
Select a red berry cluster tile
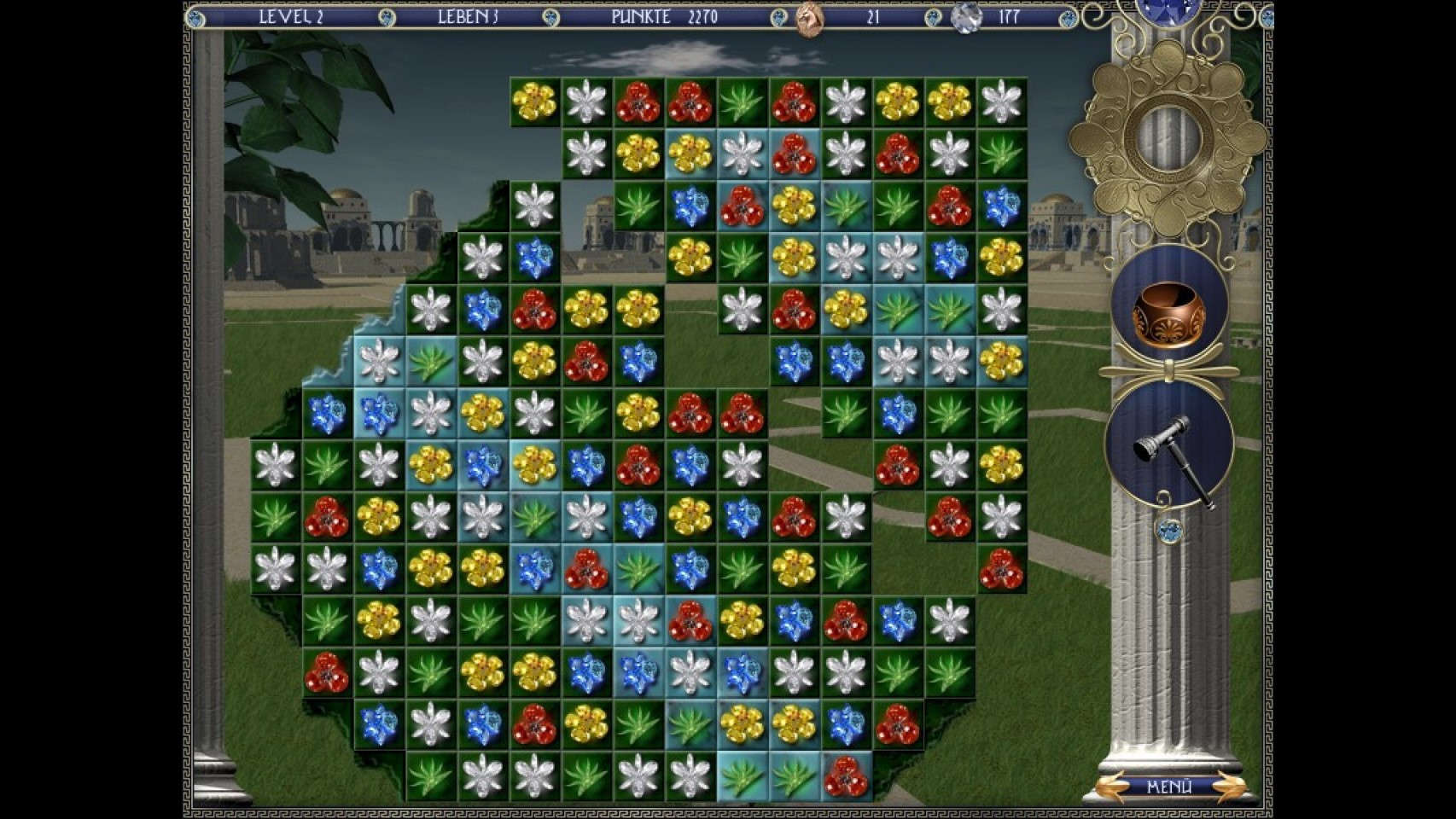[x=638, y=101]
